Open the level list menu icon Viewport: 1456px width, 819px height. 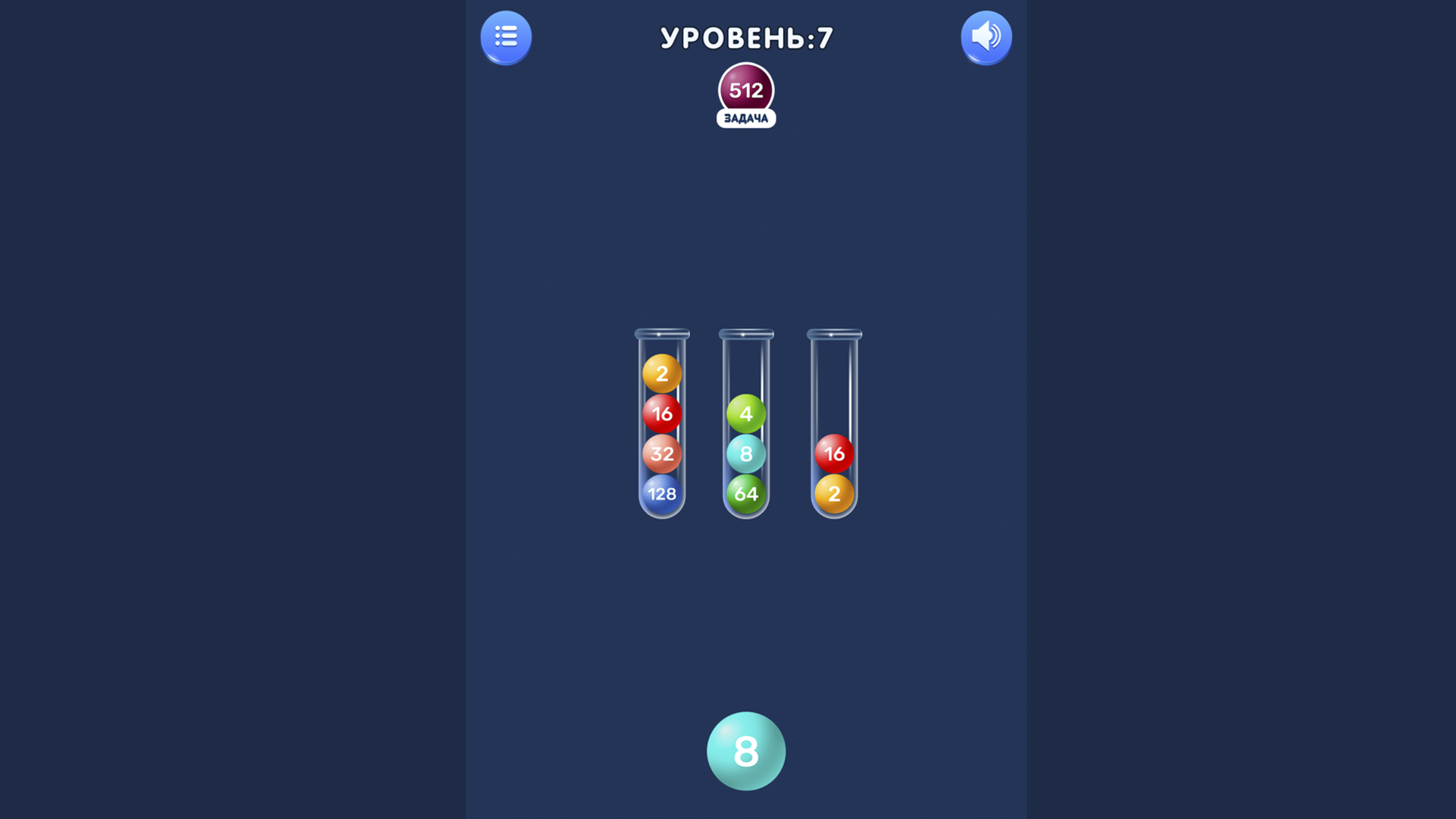506,37
